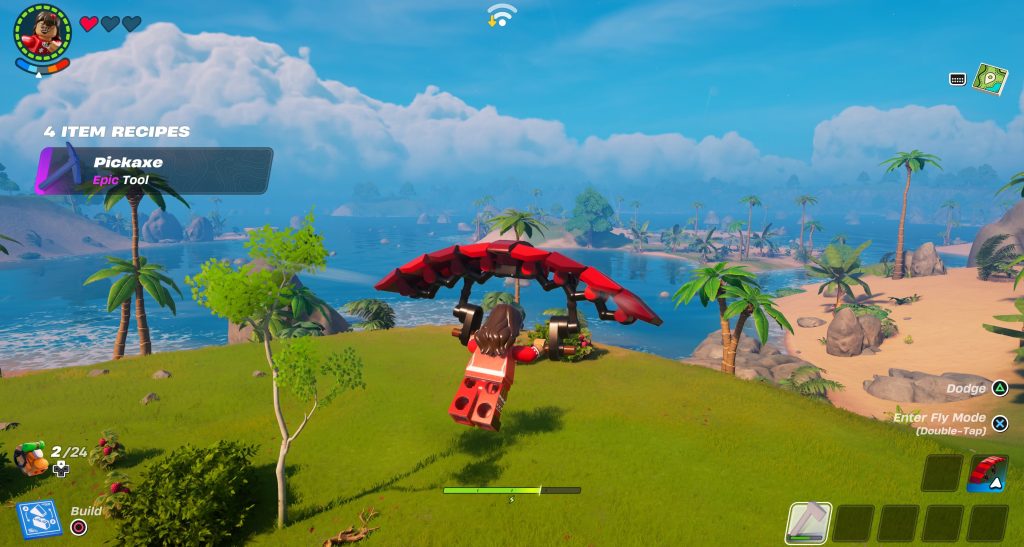Select the axe hotbar slot

point(808,522)
